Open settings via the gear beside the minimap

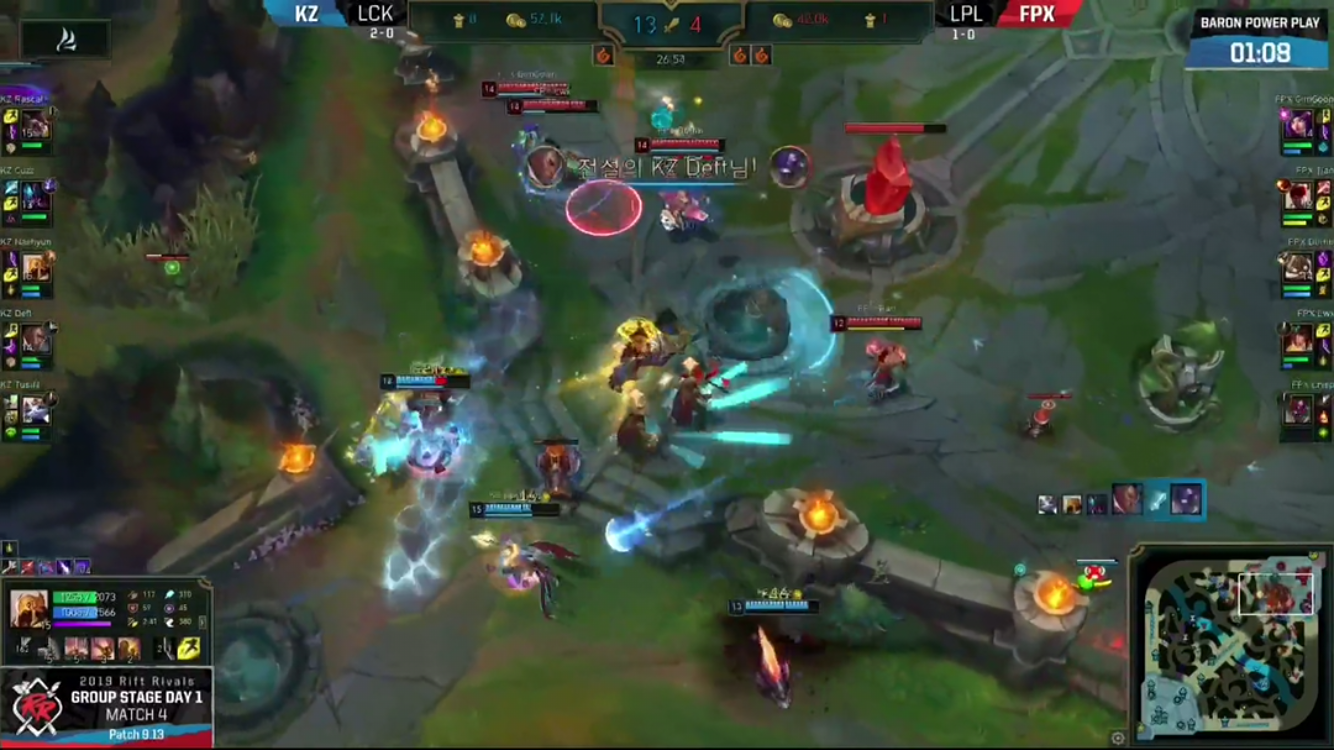[1118, 739]
